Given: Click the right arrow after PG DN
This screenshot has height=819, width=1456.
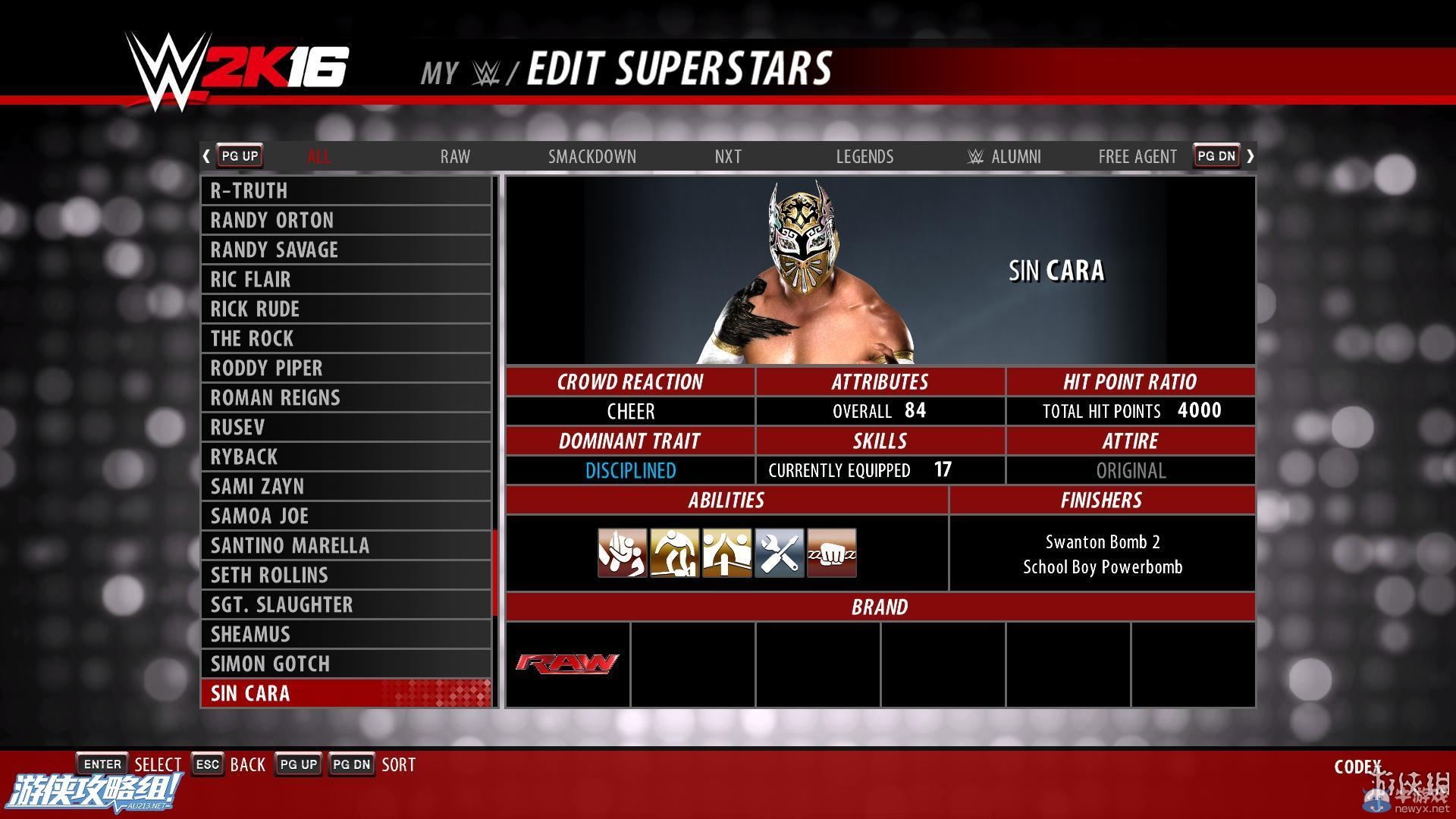Looking at the screenshot, I should click(x=1251, y=155).
